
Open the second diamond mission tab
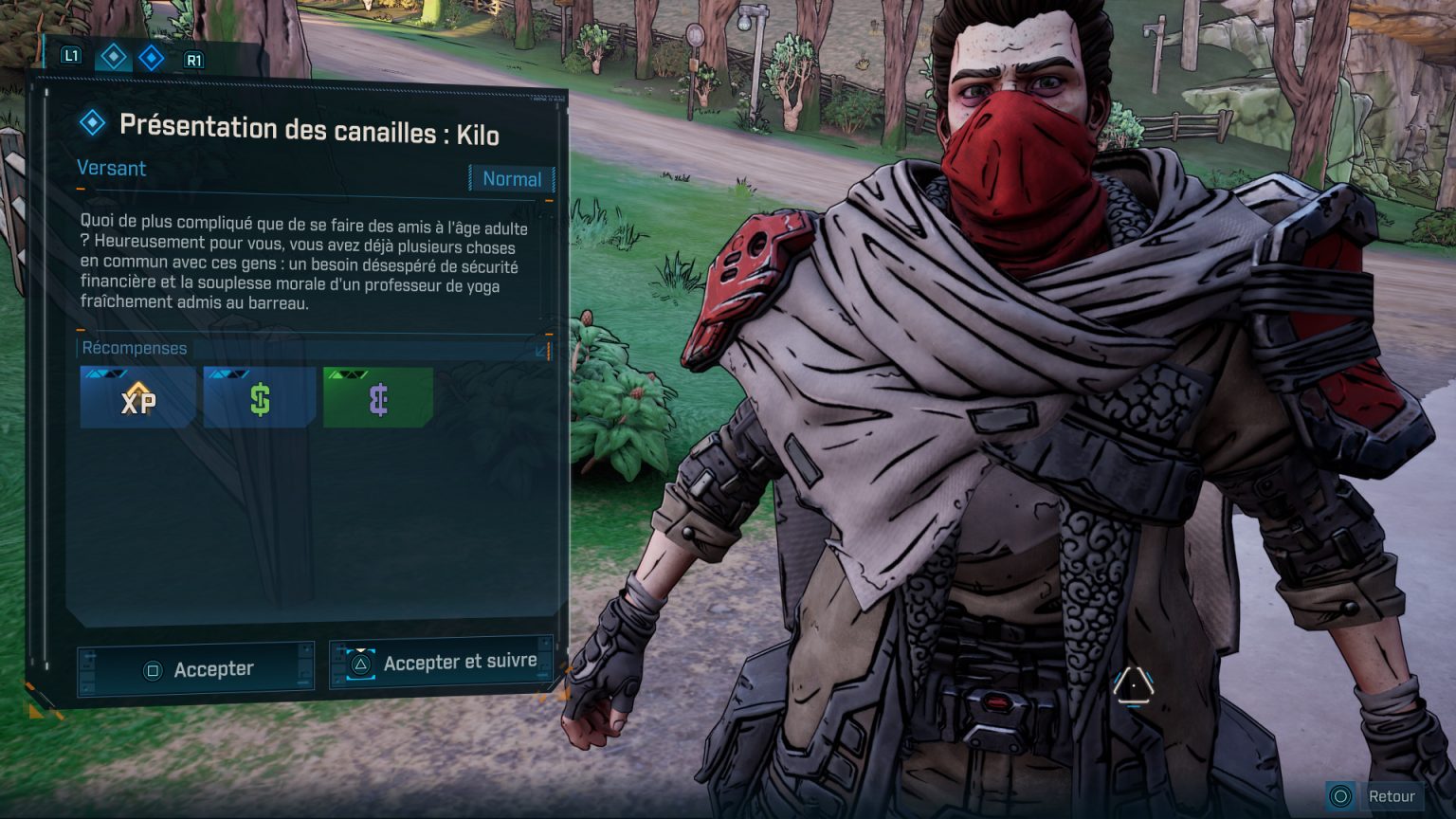152,56
